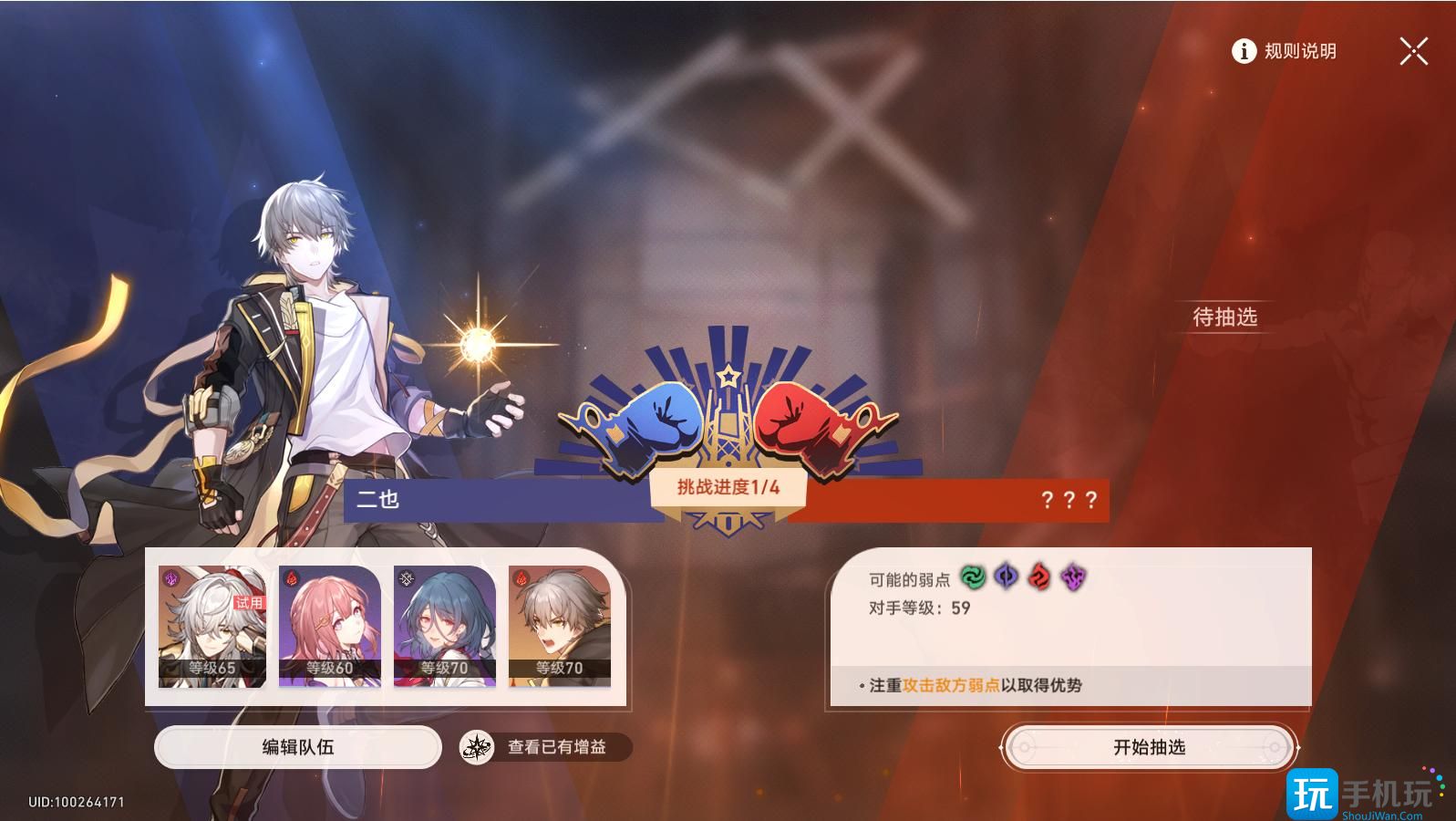
Task: Close the matchup screen with the X
Action: [1413, 52]
